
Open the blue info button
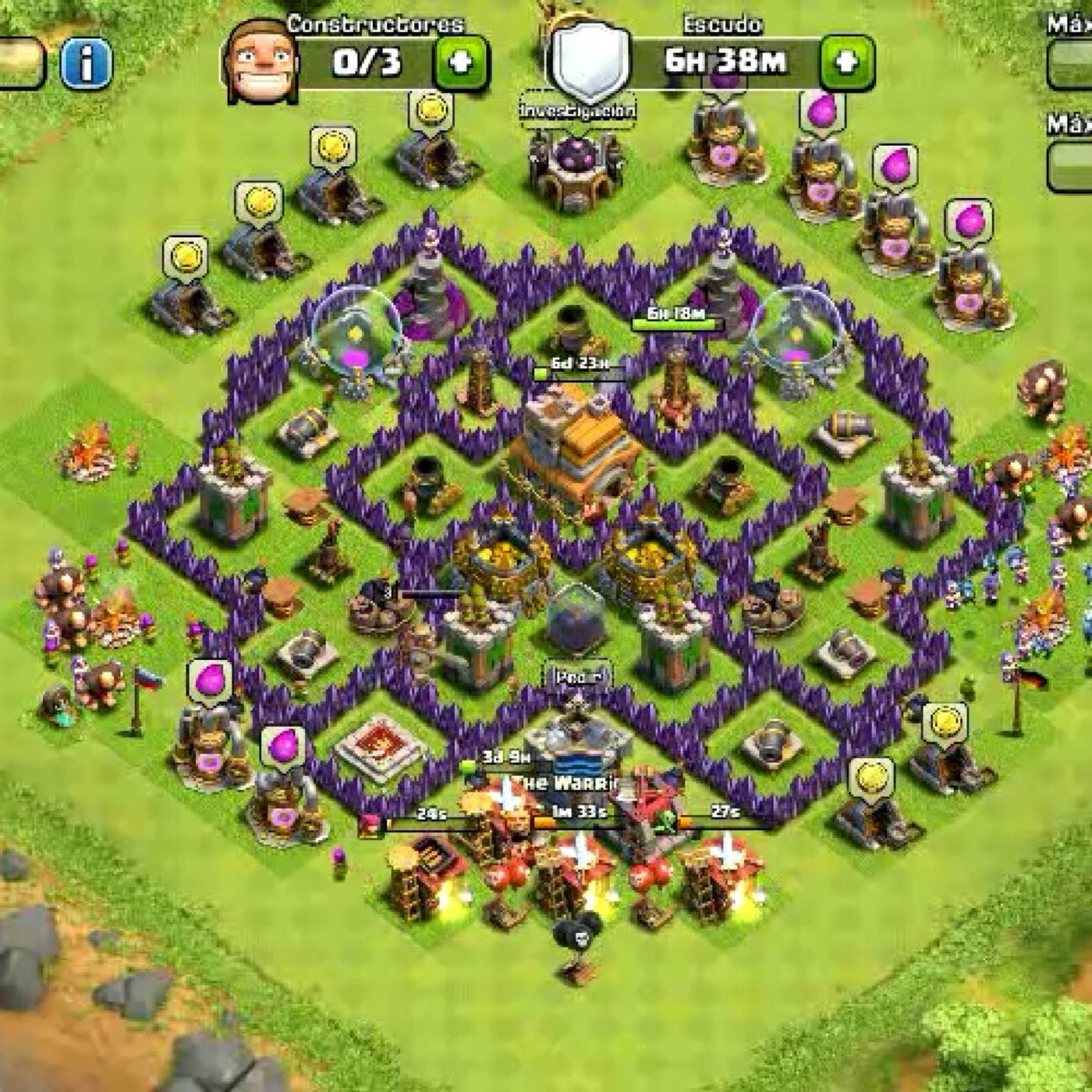86,62
